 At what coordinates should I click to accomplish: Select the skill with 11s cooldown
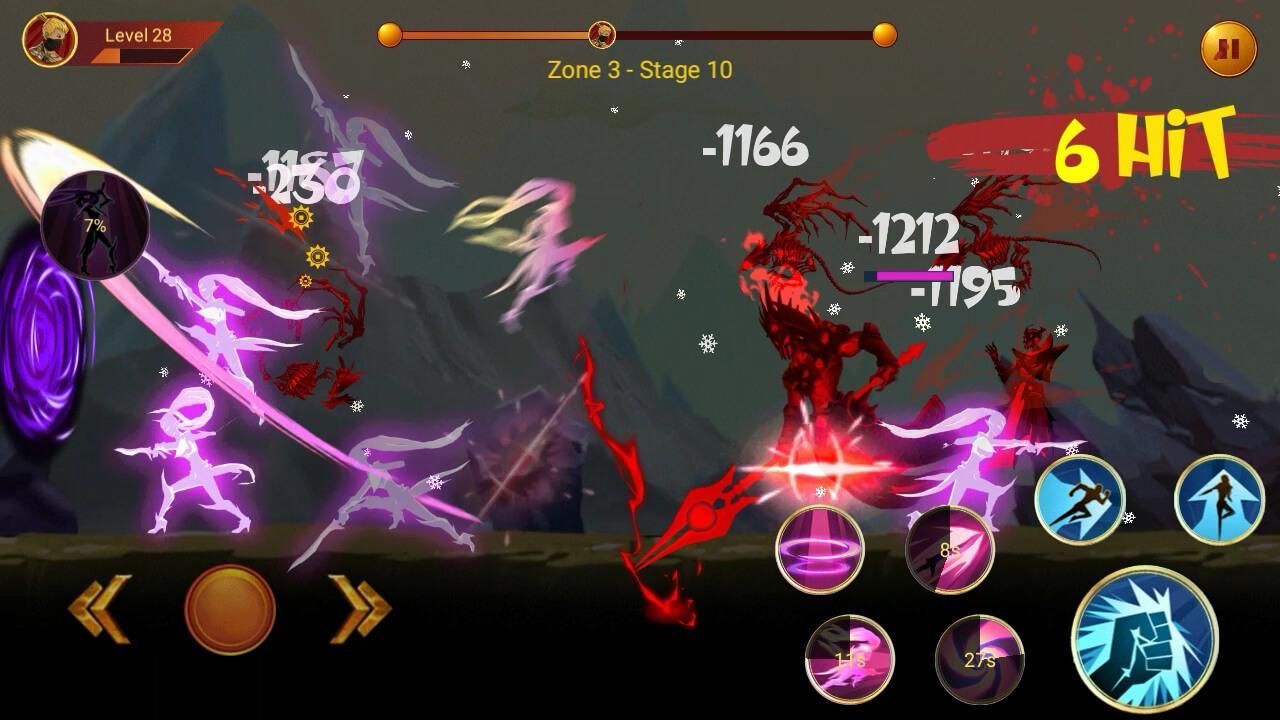point(850,659)
